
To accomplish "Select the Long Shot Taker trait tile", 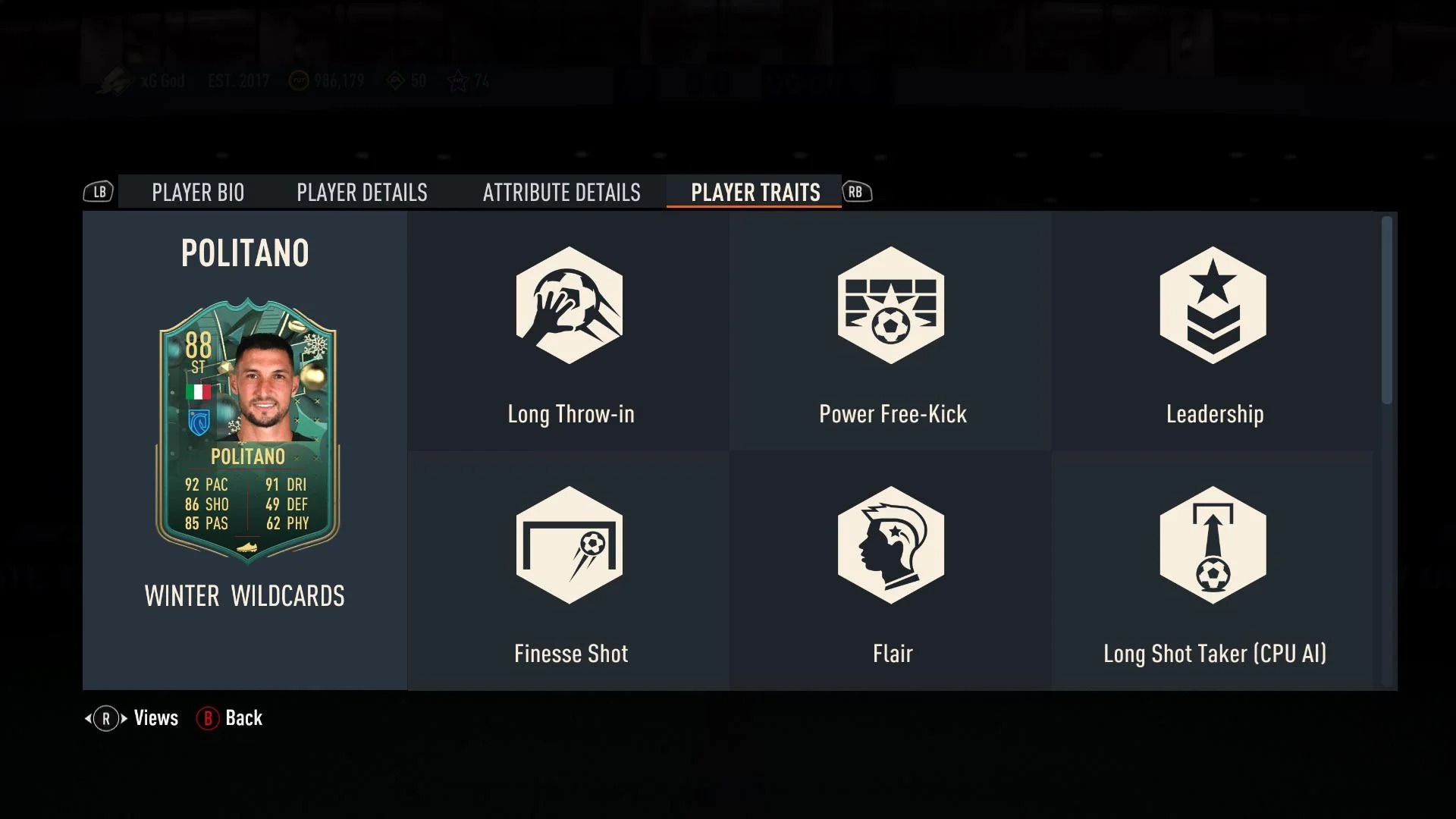I will [1213, 572].
